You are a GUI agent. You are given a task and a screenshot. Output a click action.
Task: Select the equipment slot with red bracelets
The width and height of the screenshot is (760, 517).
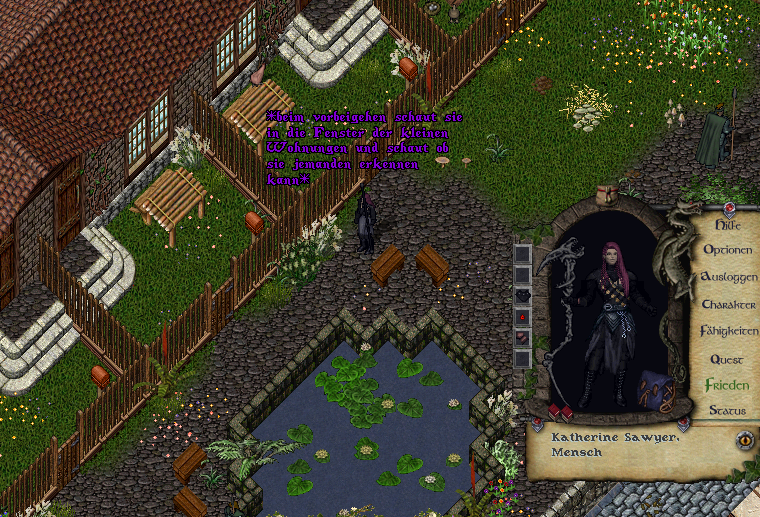[x=522, y=337]
